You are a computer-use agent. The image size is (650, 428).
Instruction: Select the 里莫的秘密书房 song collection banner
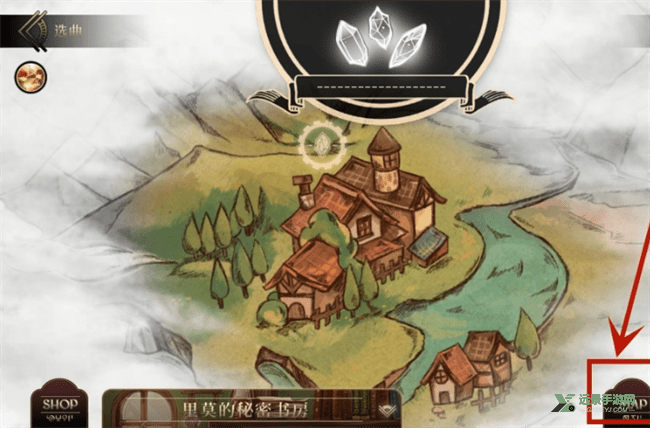tap(251, 410)
